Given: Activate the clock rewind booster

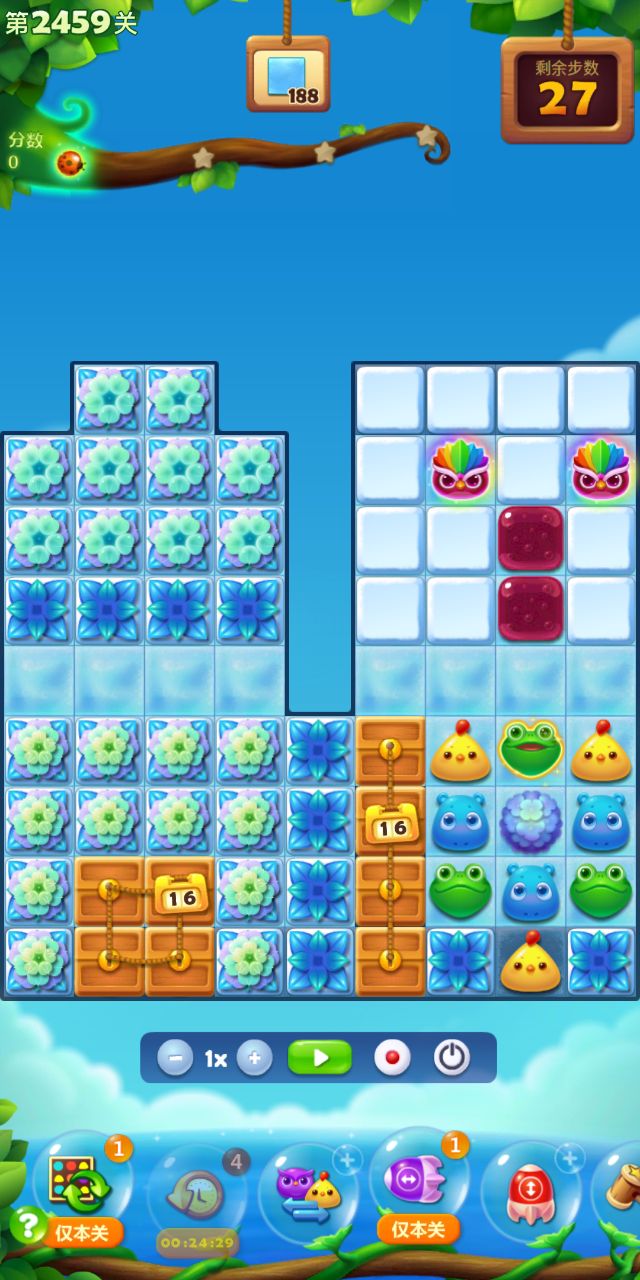Looking at the screenshot, I should 196,1192.
